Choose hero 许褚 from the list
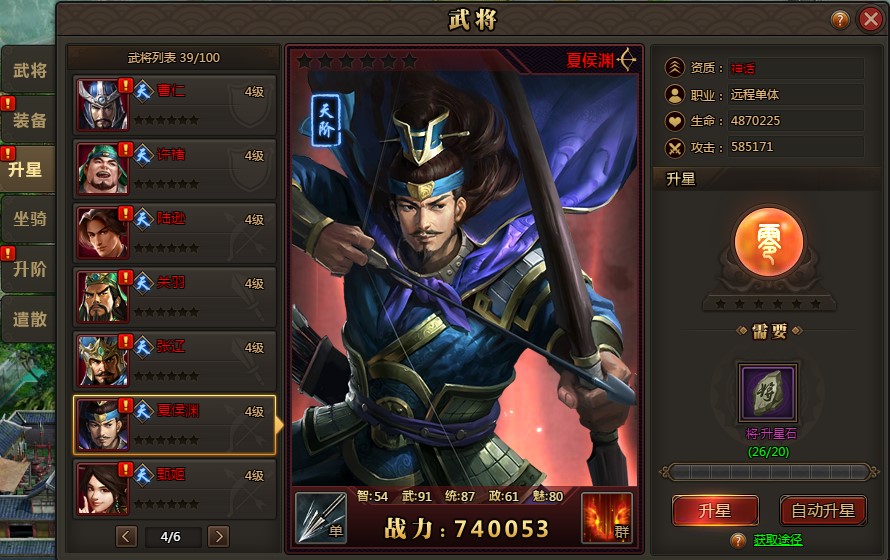Viewport: 890px width, 560px height. click(175, 168)
